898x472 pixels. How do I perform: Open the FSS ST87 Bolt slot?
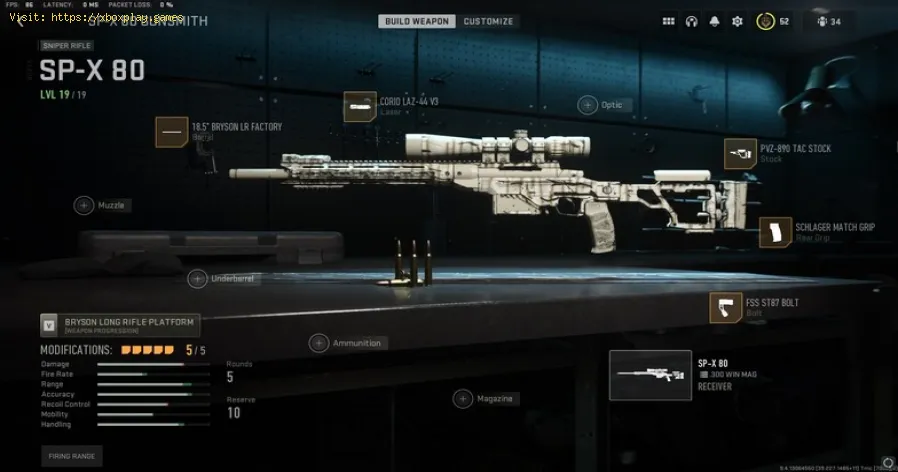(726, 307)
